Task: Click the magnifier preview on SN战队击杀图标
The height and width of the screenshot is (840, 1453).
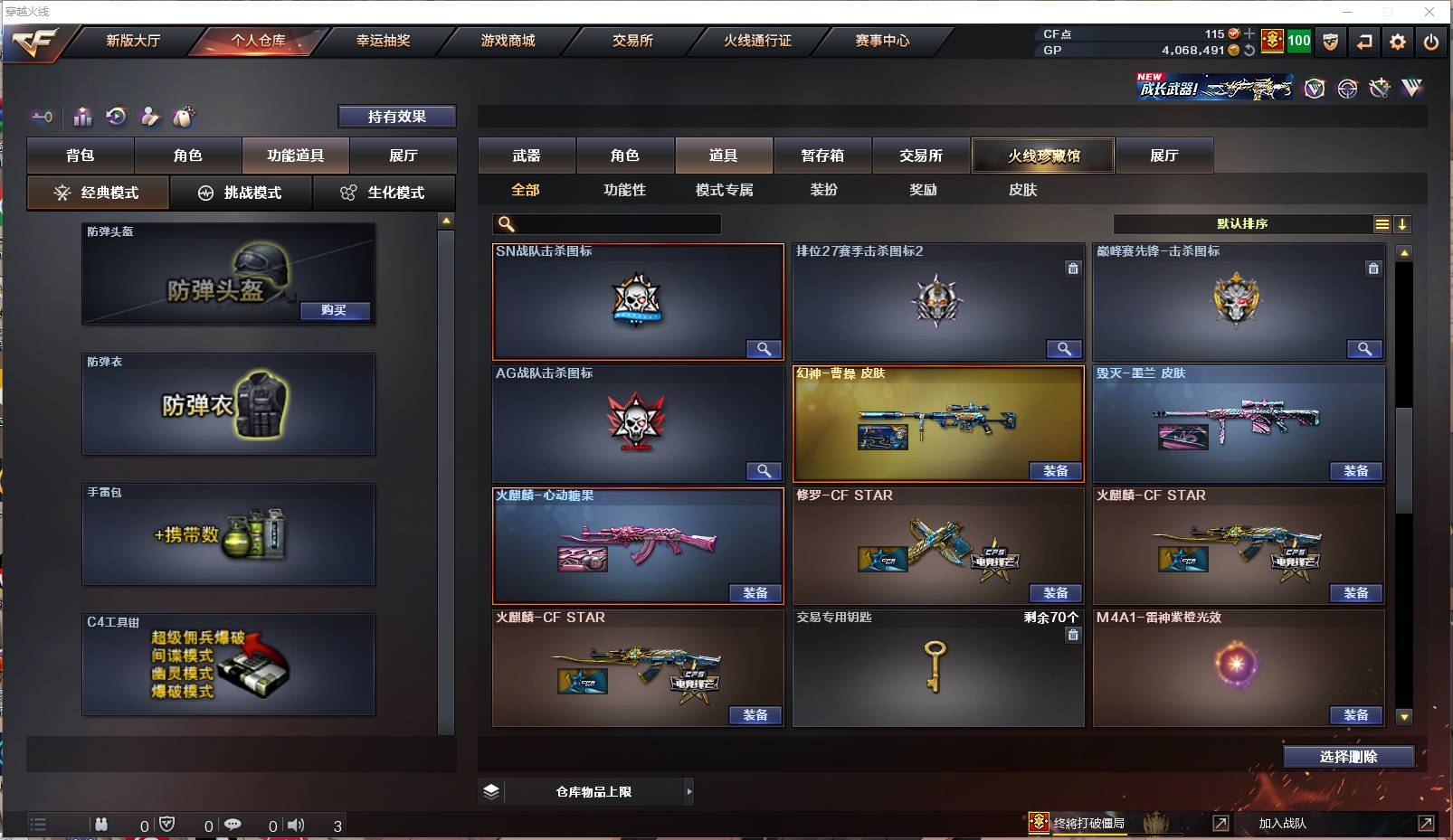Action: pos(764,349)
